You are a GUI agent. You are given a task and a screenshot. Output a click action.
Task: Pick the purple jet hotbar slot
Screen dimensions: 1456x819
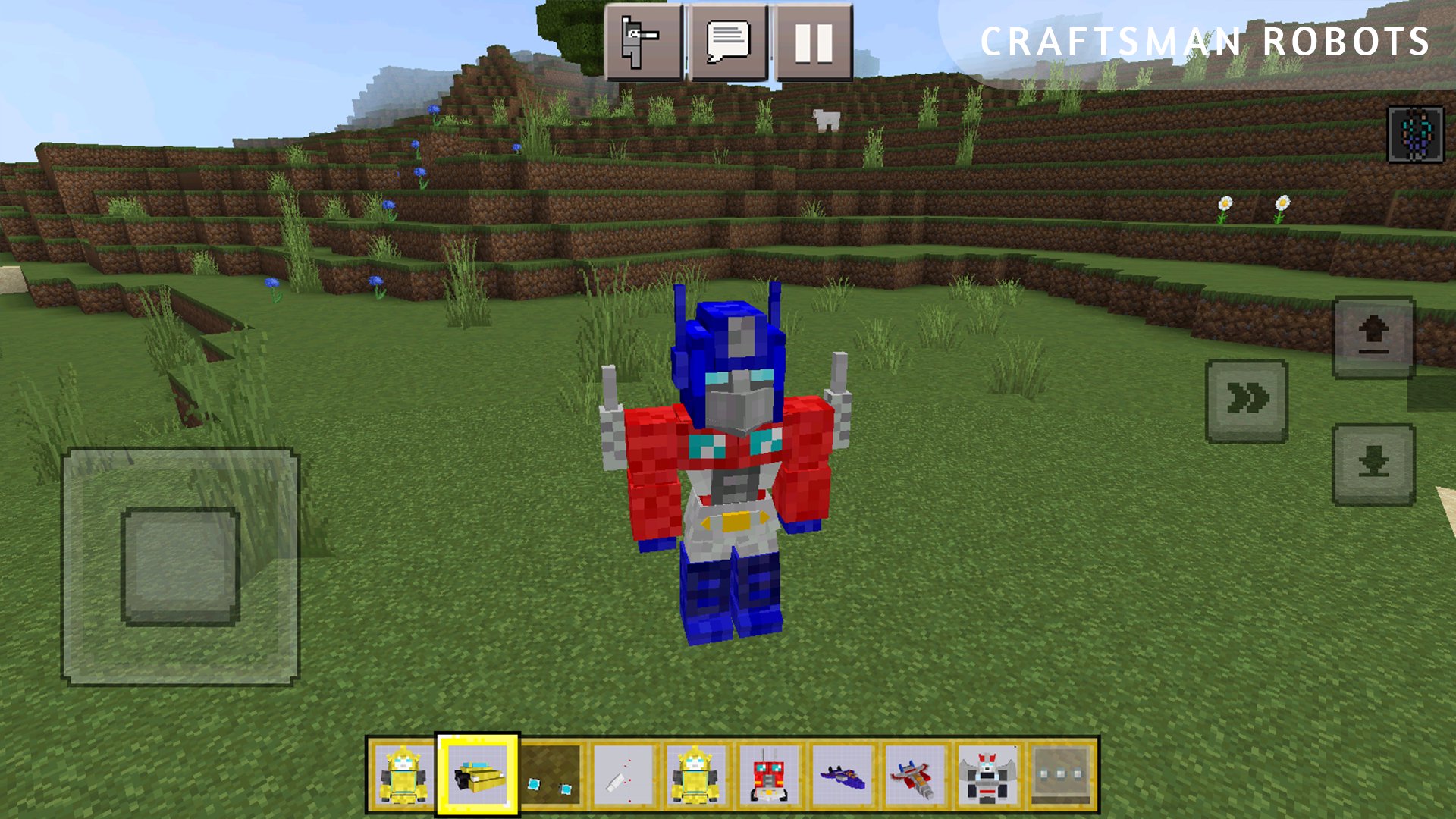click(x=842, y=775)
